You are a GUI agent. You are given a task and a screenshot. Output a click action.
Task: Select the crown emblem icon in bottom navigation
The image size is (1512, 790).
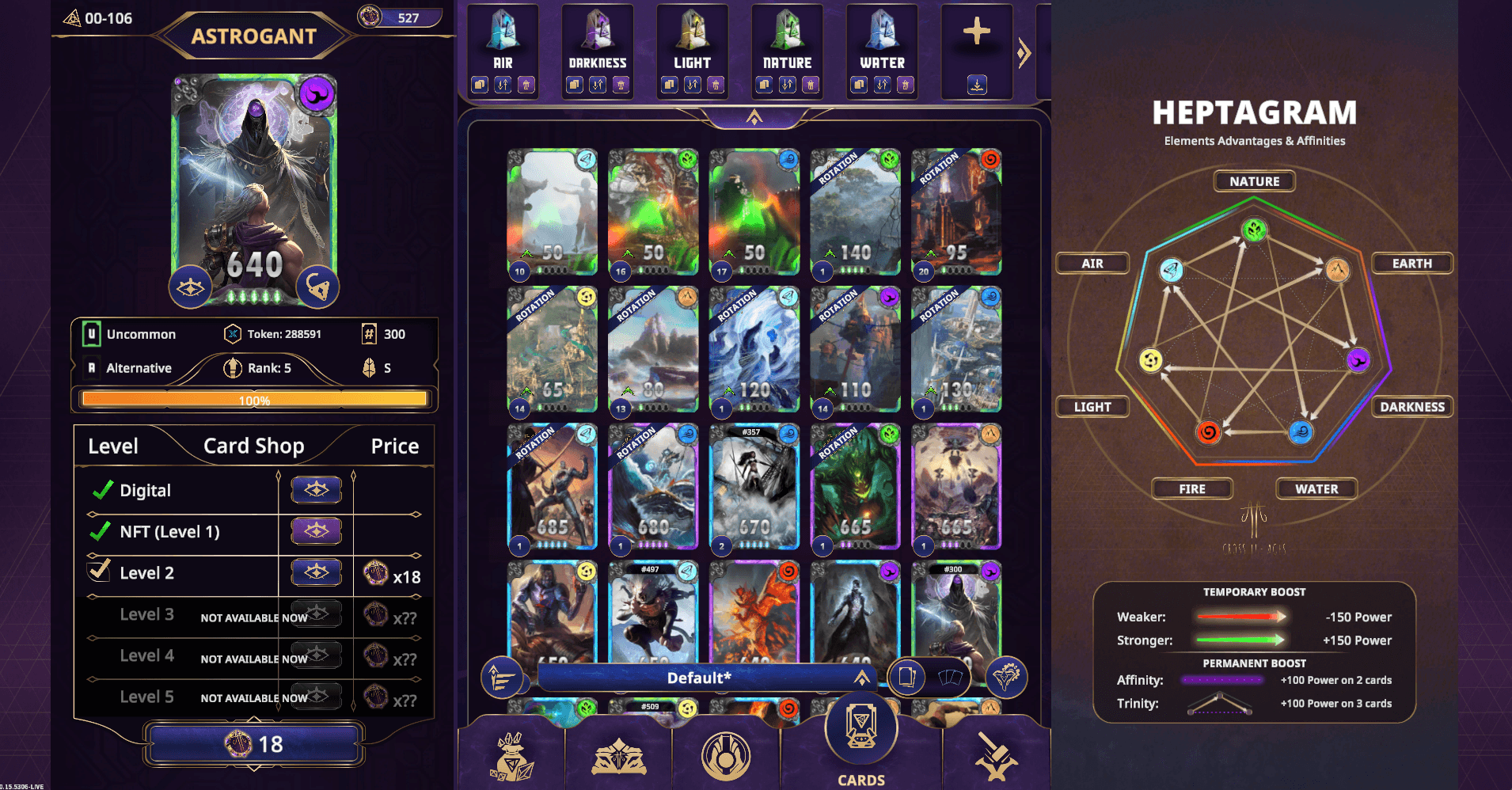(618, 756)
